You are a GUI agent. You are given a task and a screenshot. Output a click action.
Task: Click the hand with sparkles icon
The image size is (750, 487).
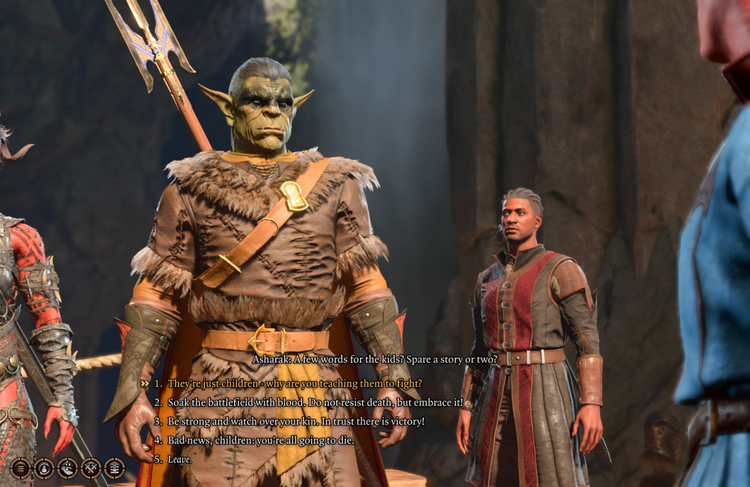[67, 467]
